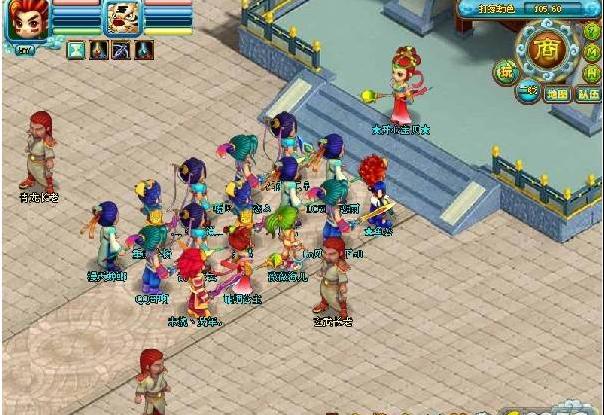
Task: Click the green question mark help button
Action: (592, 31)
